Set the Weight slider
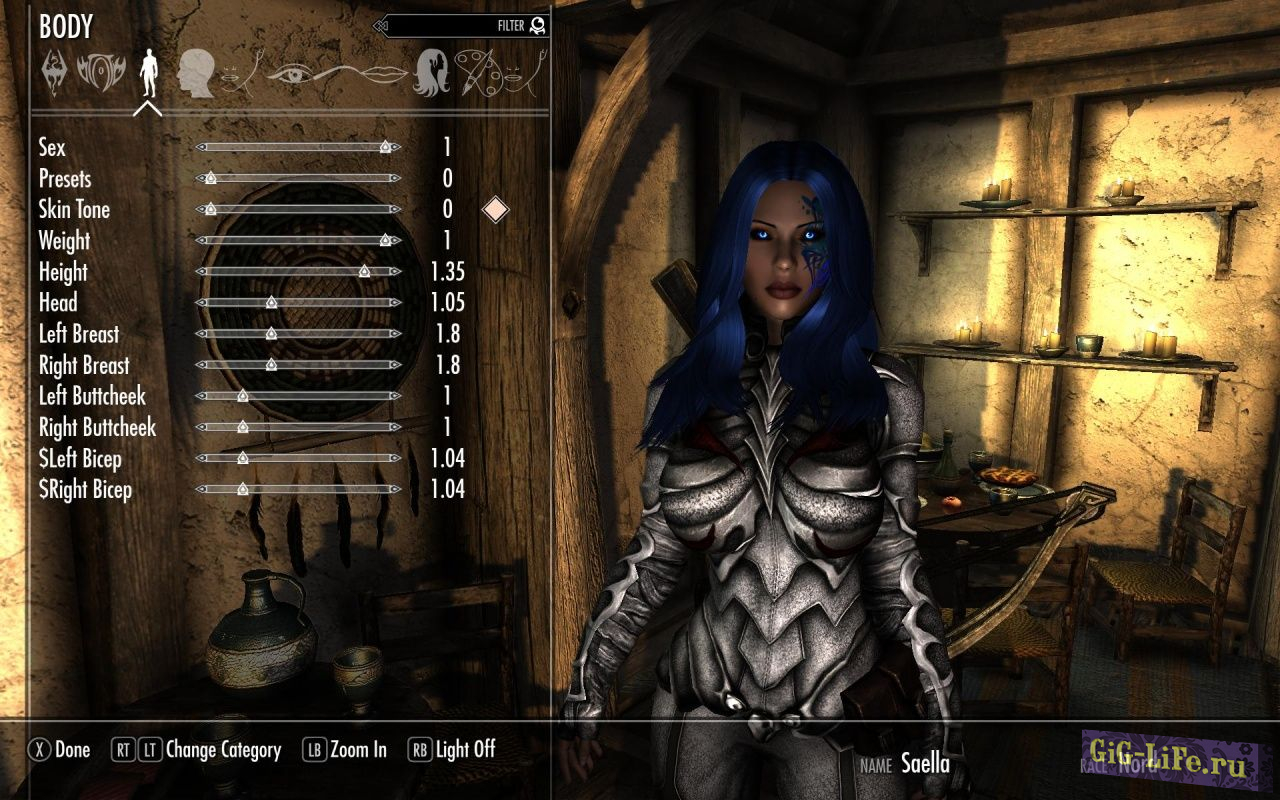The width and height of the screenshot is (1280, 800). tap(298, 240)
